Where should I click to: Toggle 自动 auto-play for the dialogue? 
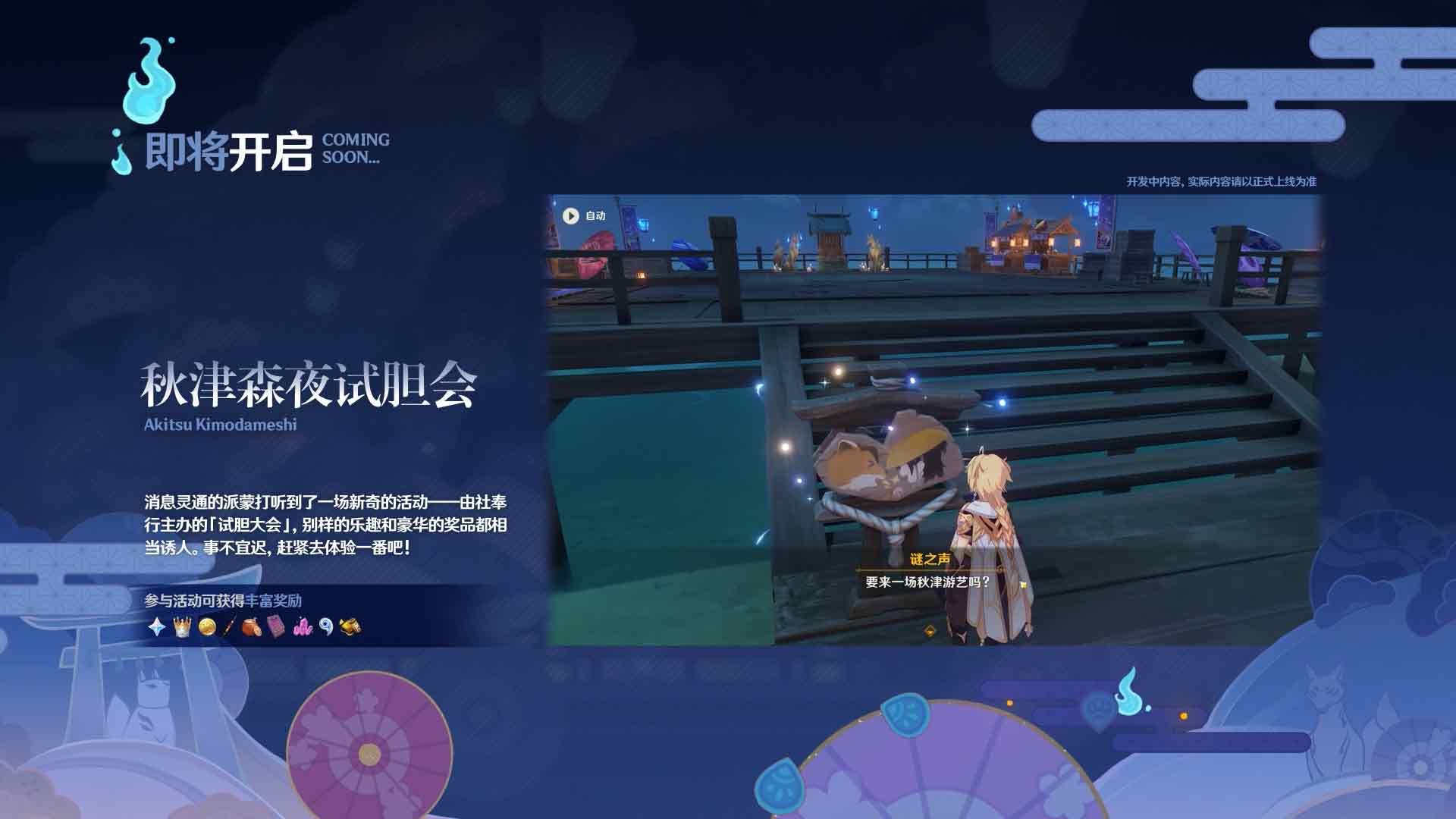[584, 215]
